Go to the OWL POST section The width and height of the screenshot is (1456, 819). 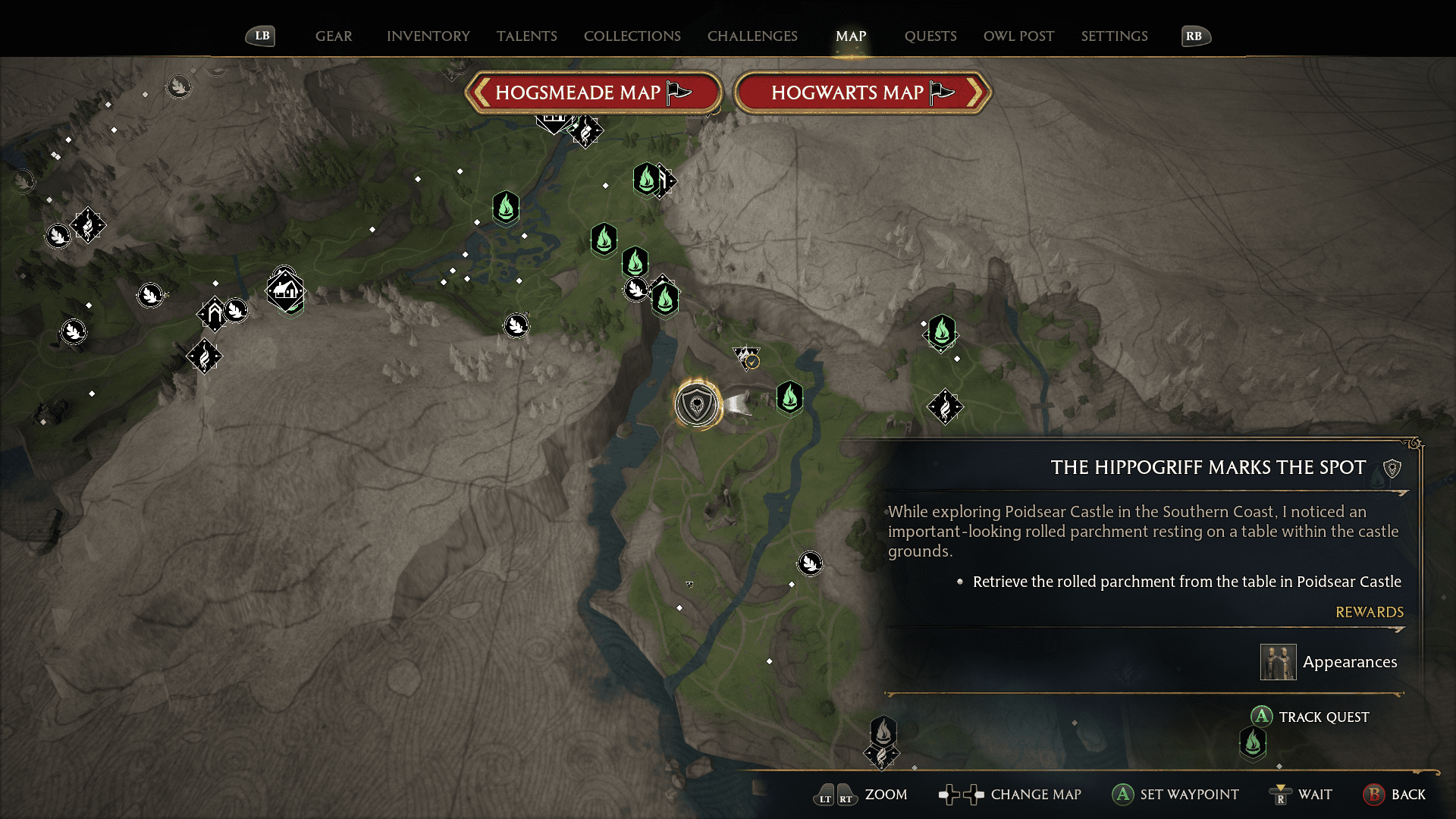pyautogui.click(x=1018, y=36)
